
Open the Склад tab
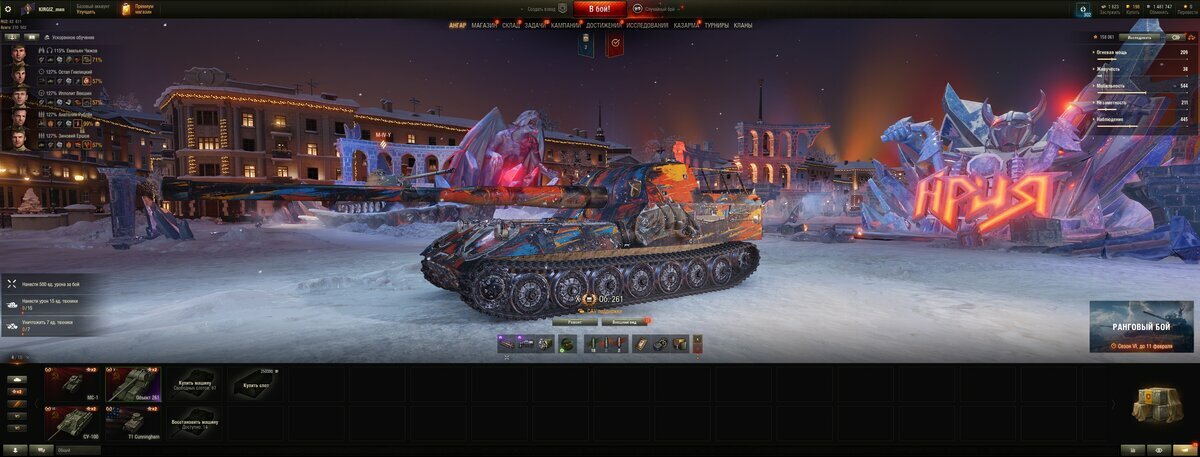pyautogui.click(x=510, y=25)
